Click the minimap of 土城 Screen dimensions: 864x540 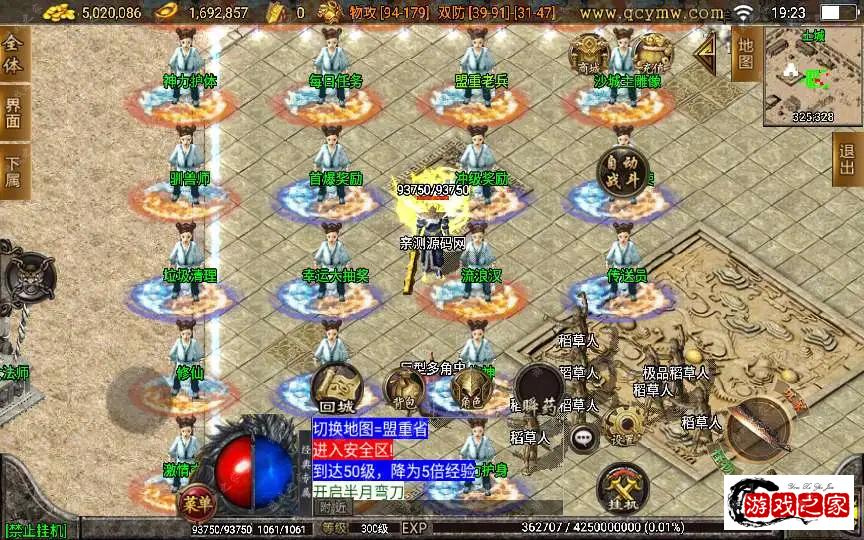(813, 76)
